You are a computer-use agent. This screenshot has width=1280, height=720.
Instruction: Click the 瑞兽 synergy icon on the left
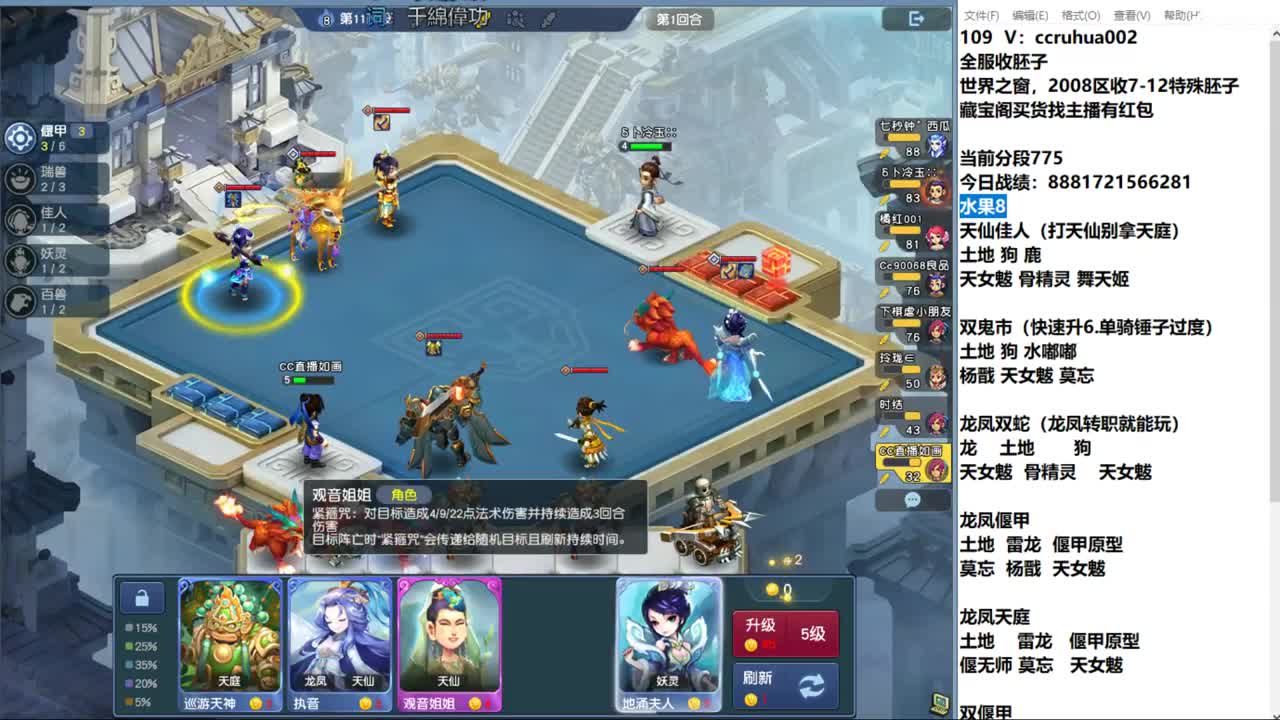[x=20, y=181]
